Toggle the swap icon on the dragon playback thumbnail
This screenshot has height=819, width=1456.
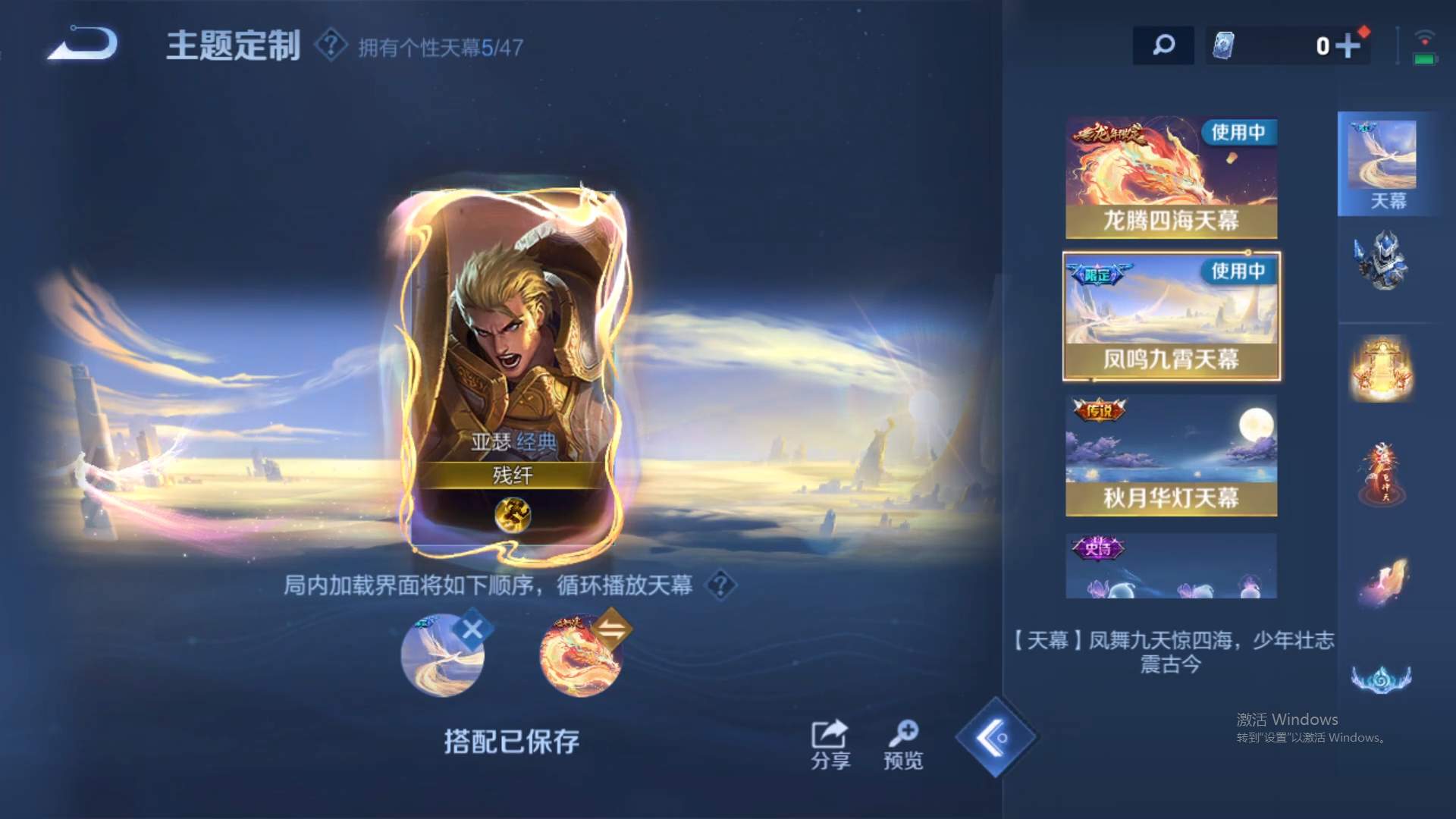614,626
